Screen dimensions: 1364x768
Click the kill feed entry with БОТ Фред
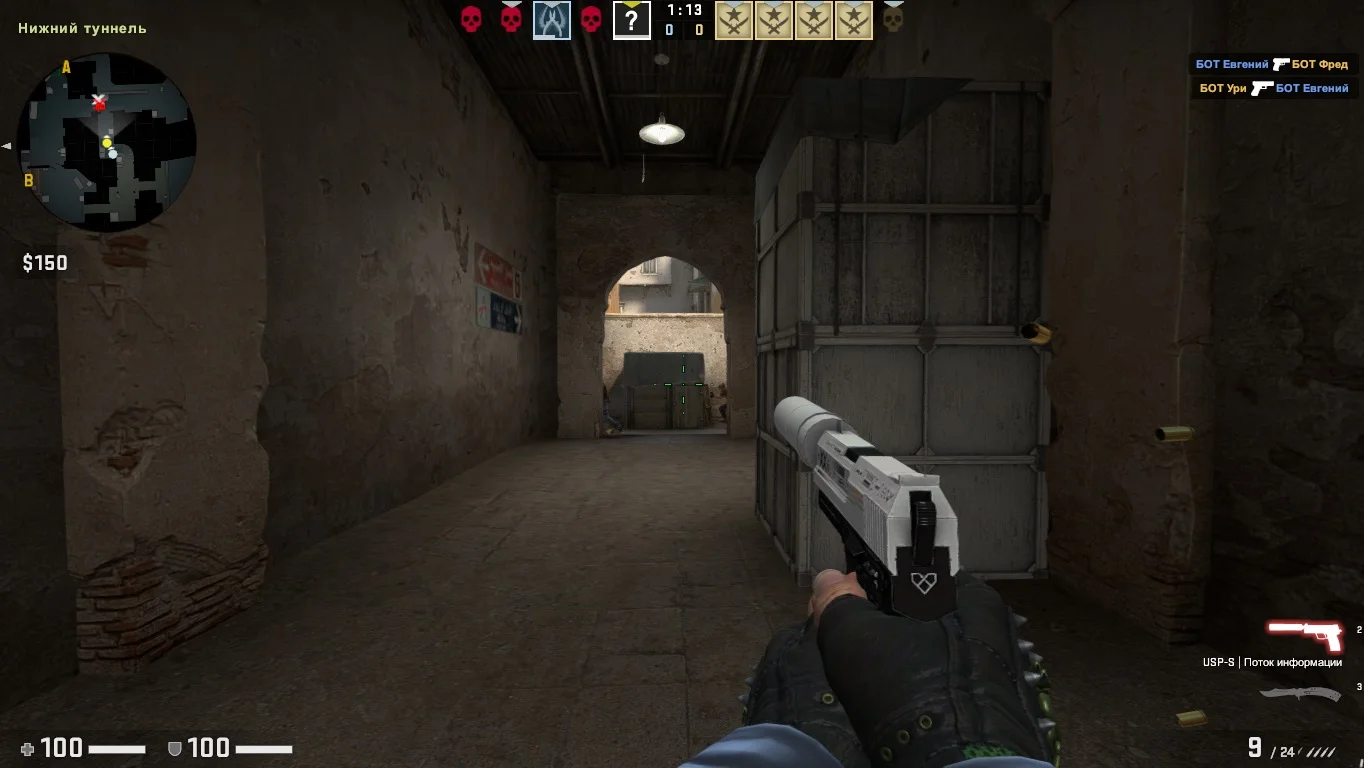point(1272,64)
